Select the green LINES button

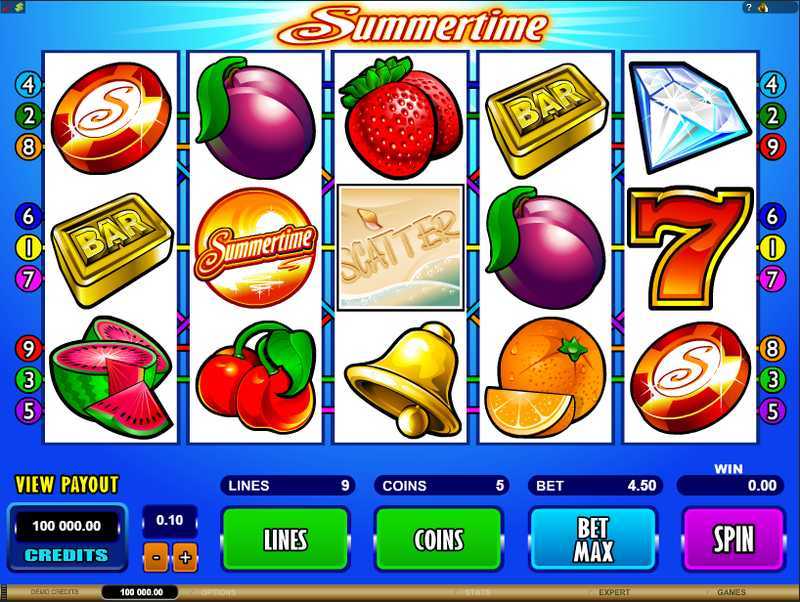(285, 540)
